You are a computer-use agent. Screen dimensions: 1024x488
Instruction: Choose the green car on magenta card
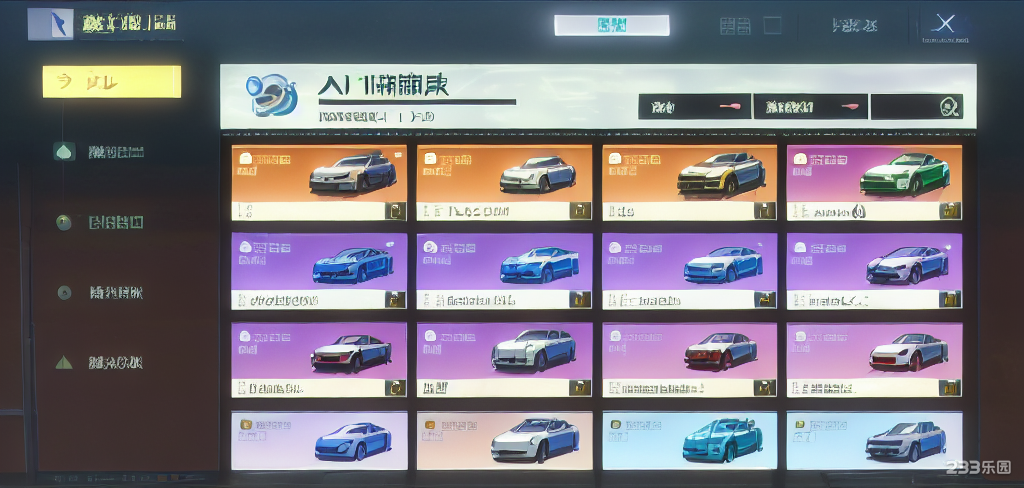click(x=874, y=182)
